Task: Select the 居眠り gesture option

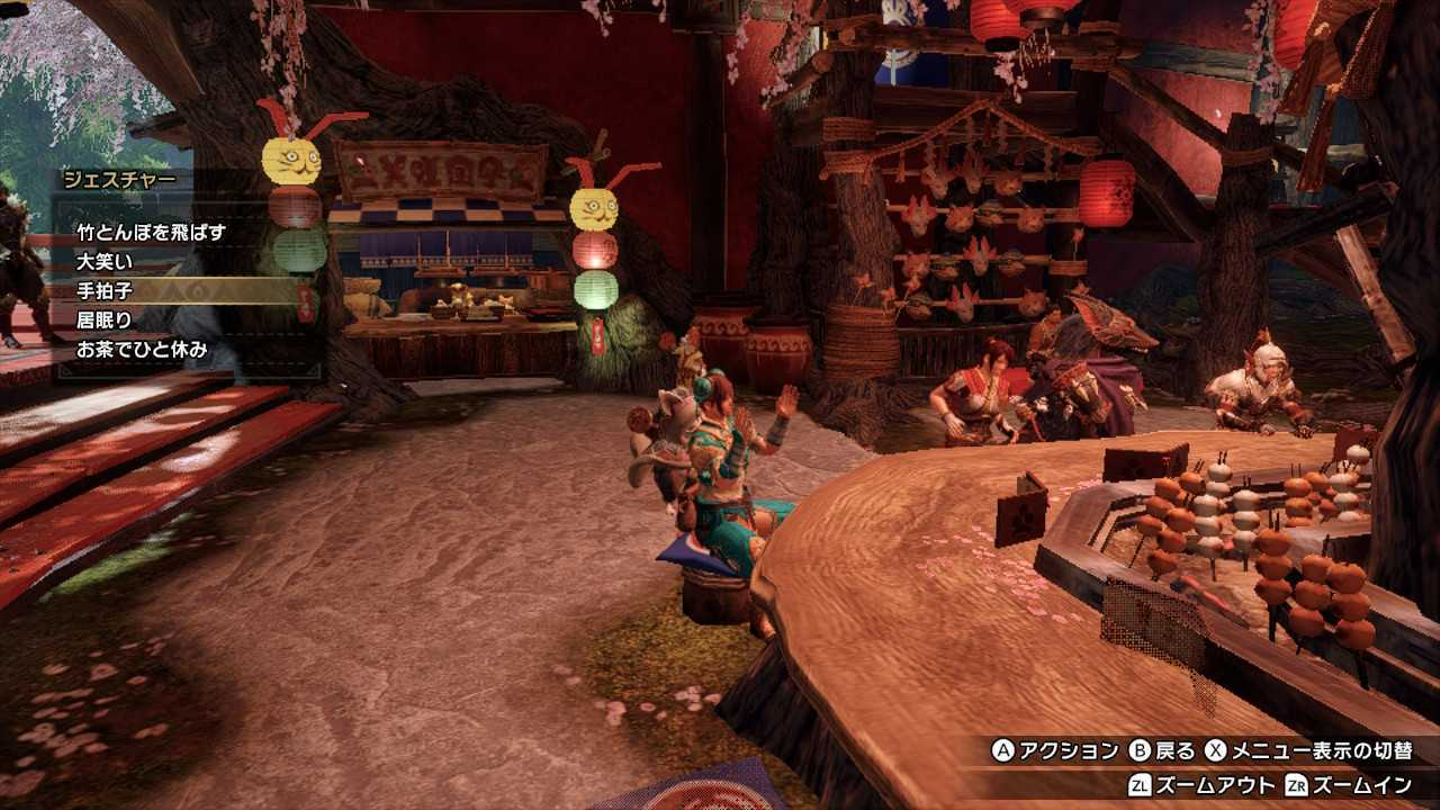Action: click(x=106, y=320)
